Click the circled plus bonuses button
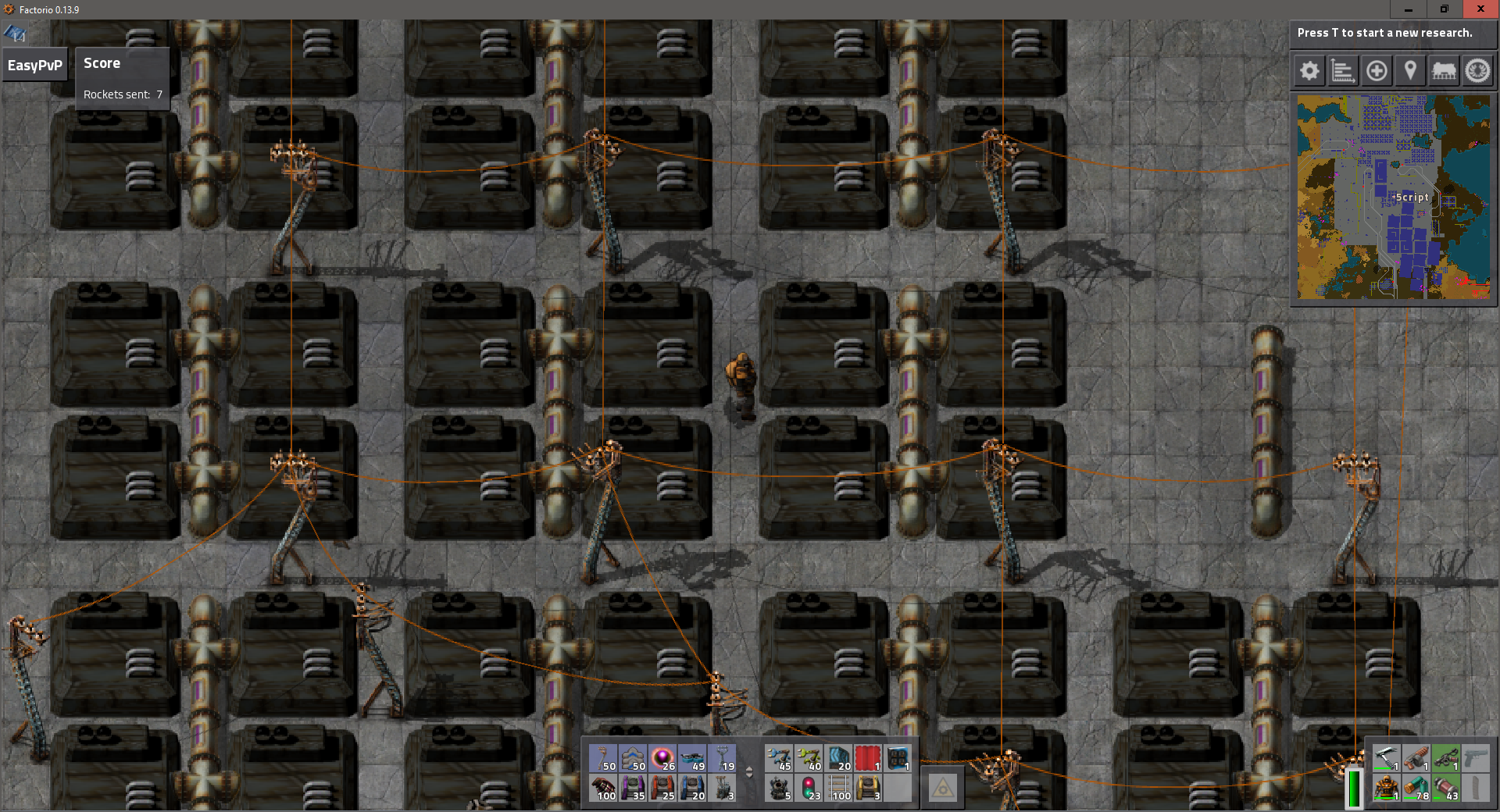The height and width of the screenshot is (812, 1500). pos(1377,71)
